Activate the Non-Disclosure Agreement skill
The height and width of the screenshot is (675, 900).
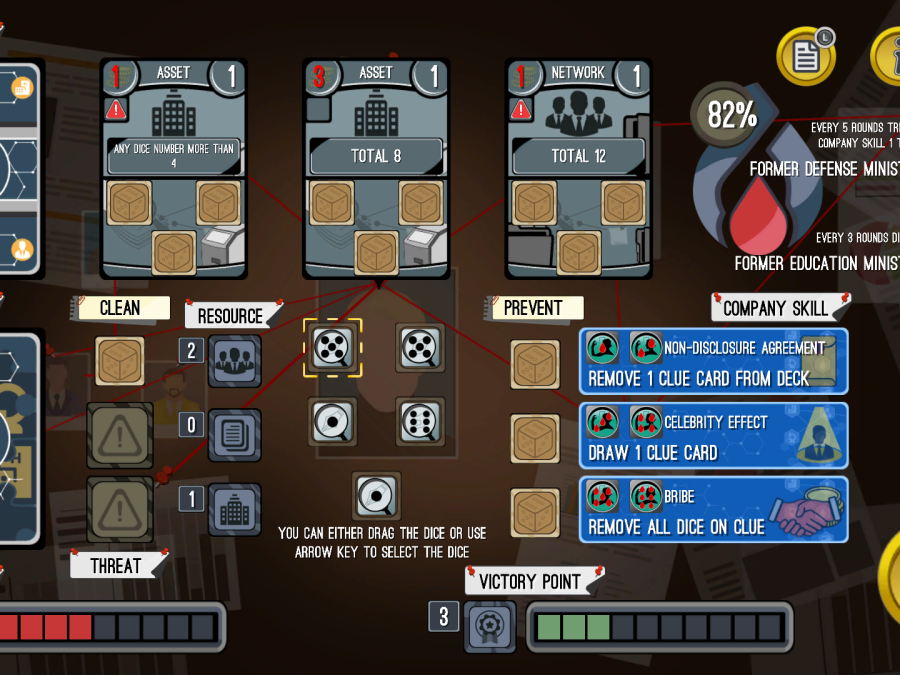tap(714, 361)
